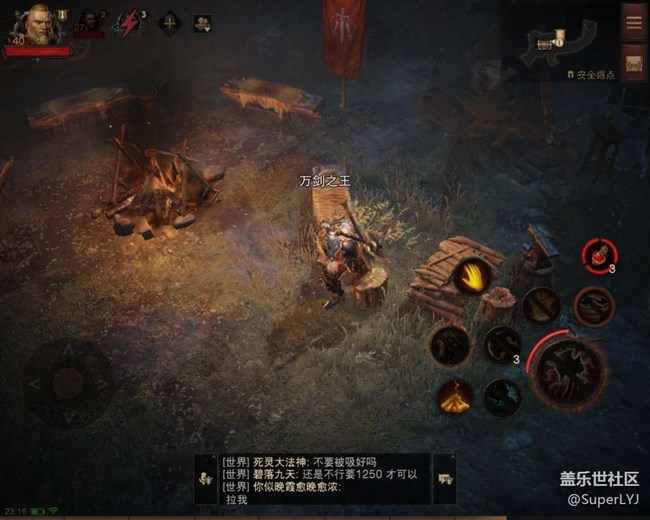Tap the speech button right of chat
This screenshot has width=650, height=520.
(445, 479)
